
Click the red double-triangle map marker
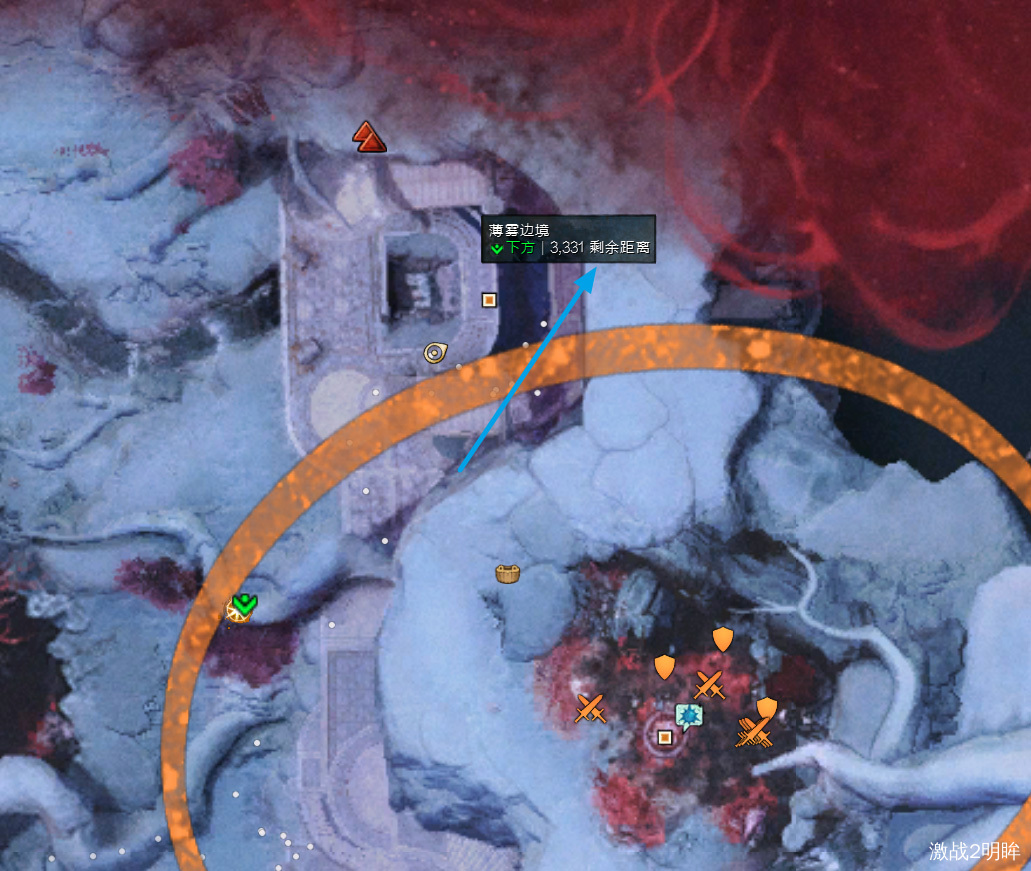(x=369, y=137)
